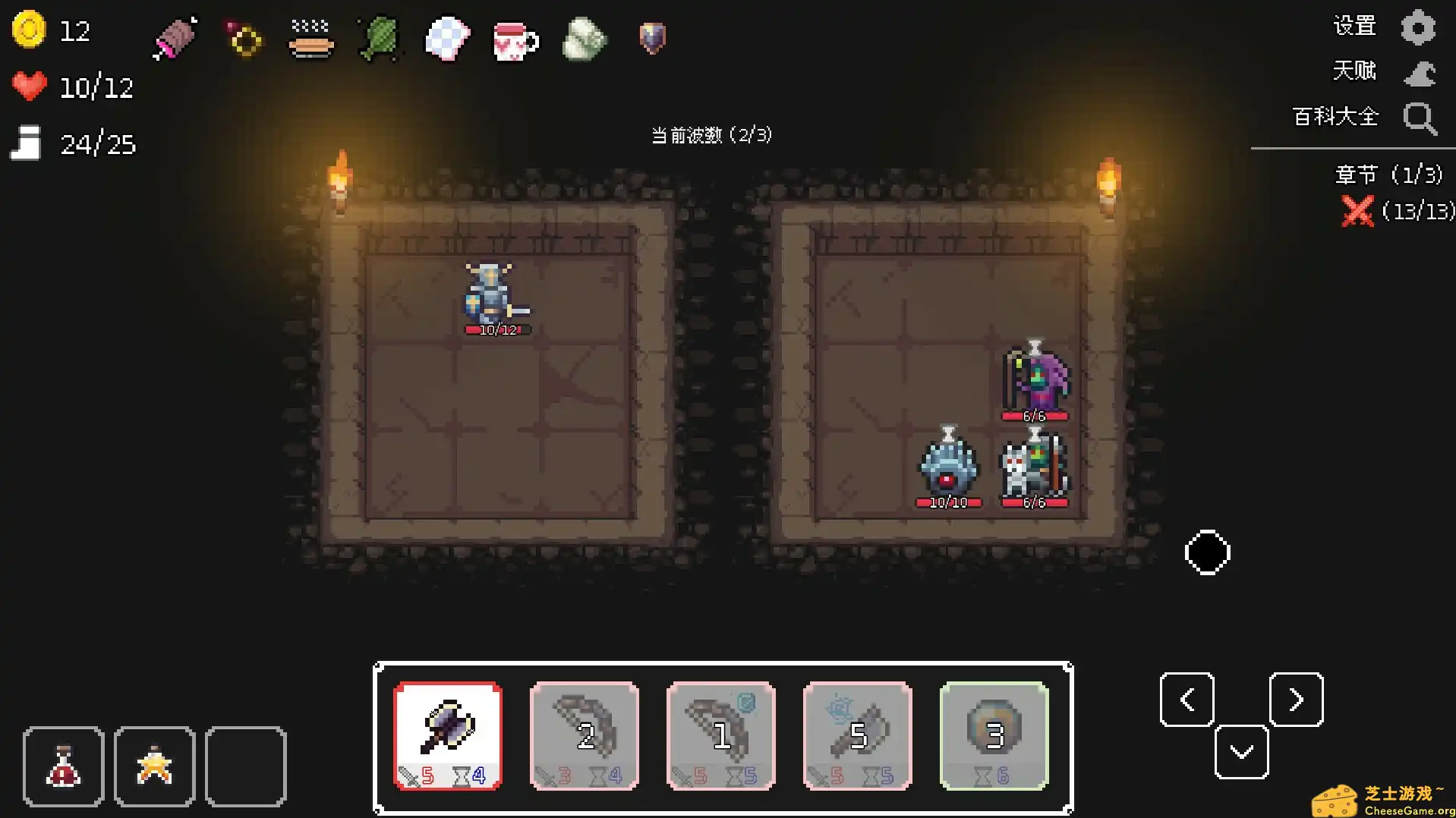Open the pink mug item
This screenshot has width=1456, height=818.
tap(515, 39)
